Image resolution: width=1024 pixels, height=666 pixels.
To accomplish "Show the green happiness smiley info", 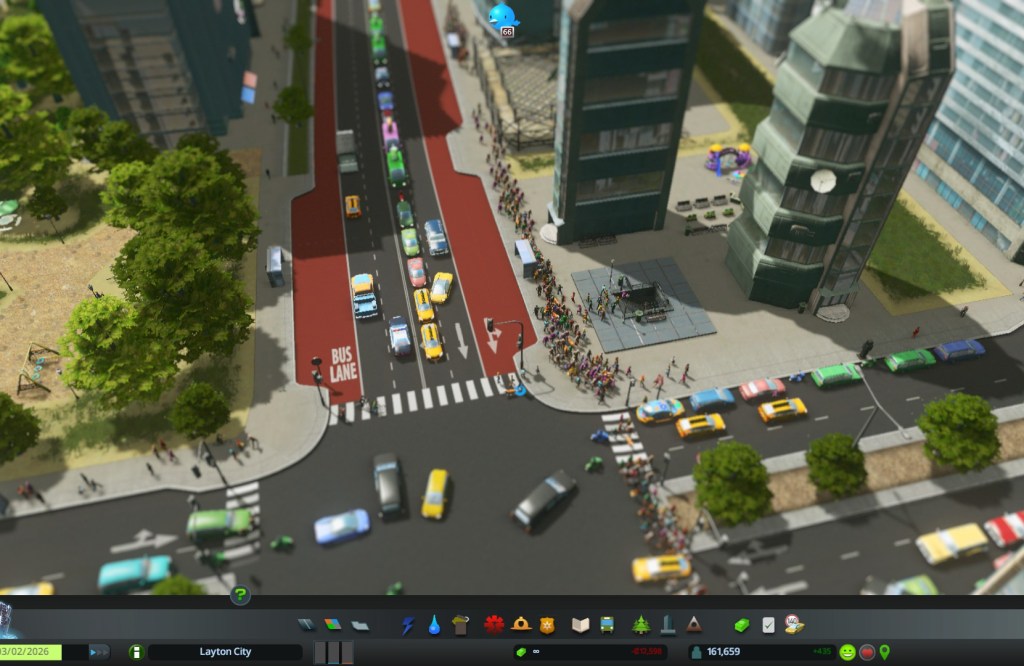I will click(x=847, y=652).
